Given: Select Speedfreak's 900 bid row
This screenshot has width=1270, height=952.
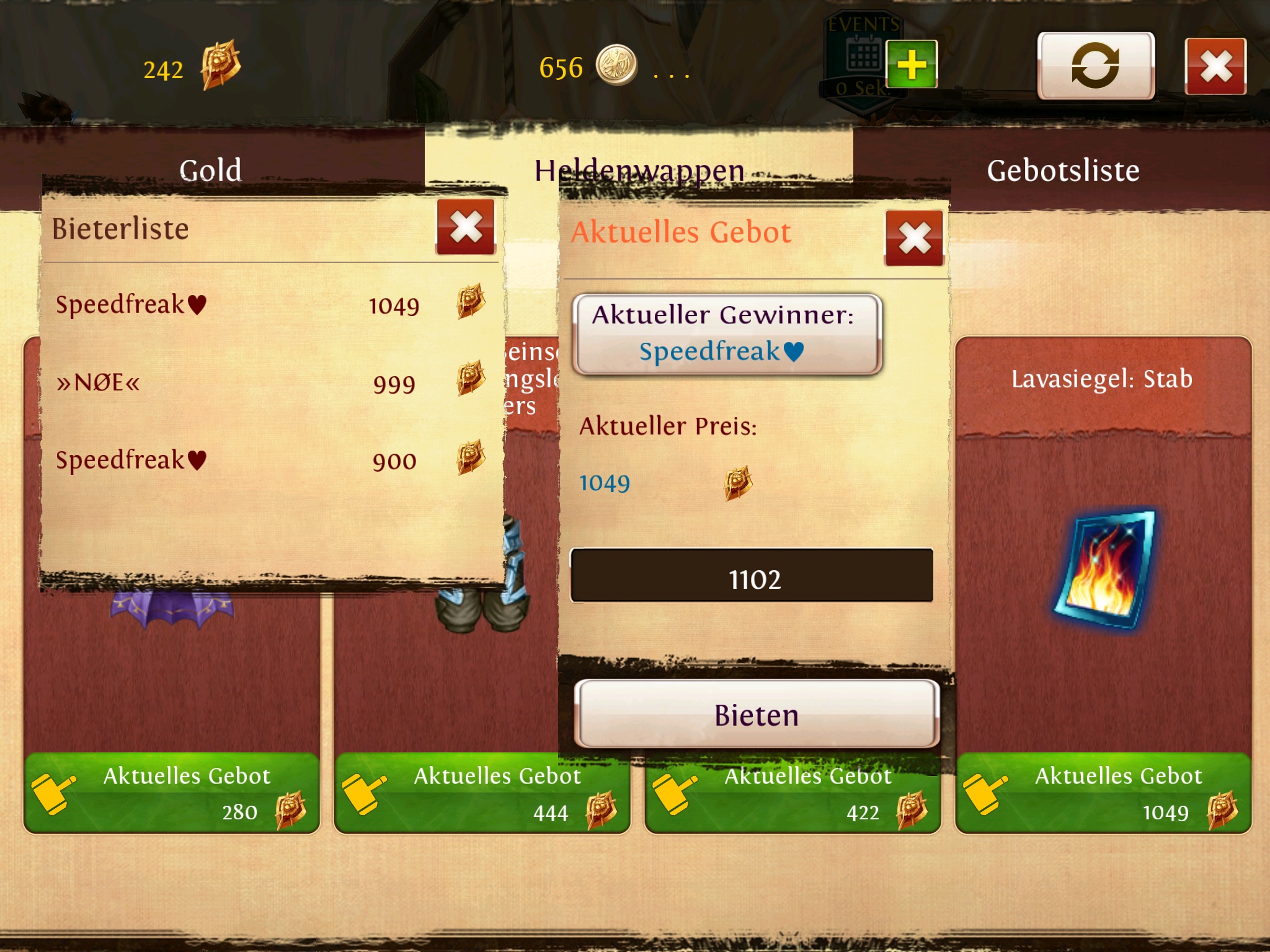Looking at the screenshot, I should (x=270, y=461).
